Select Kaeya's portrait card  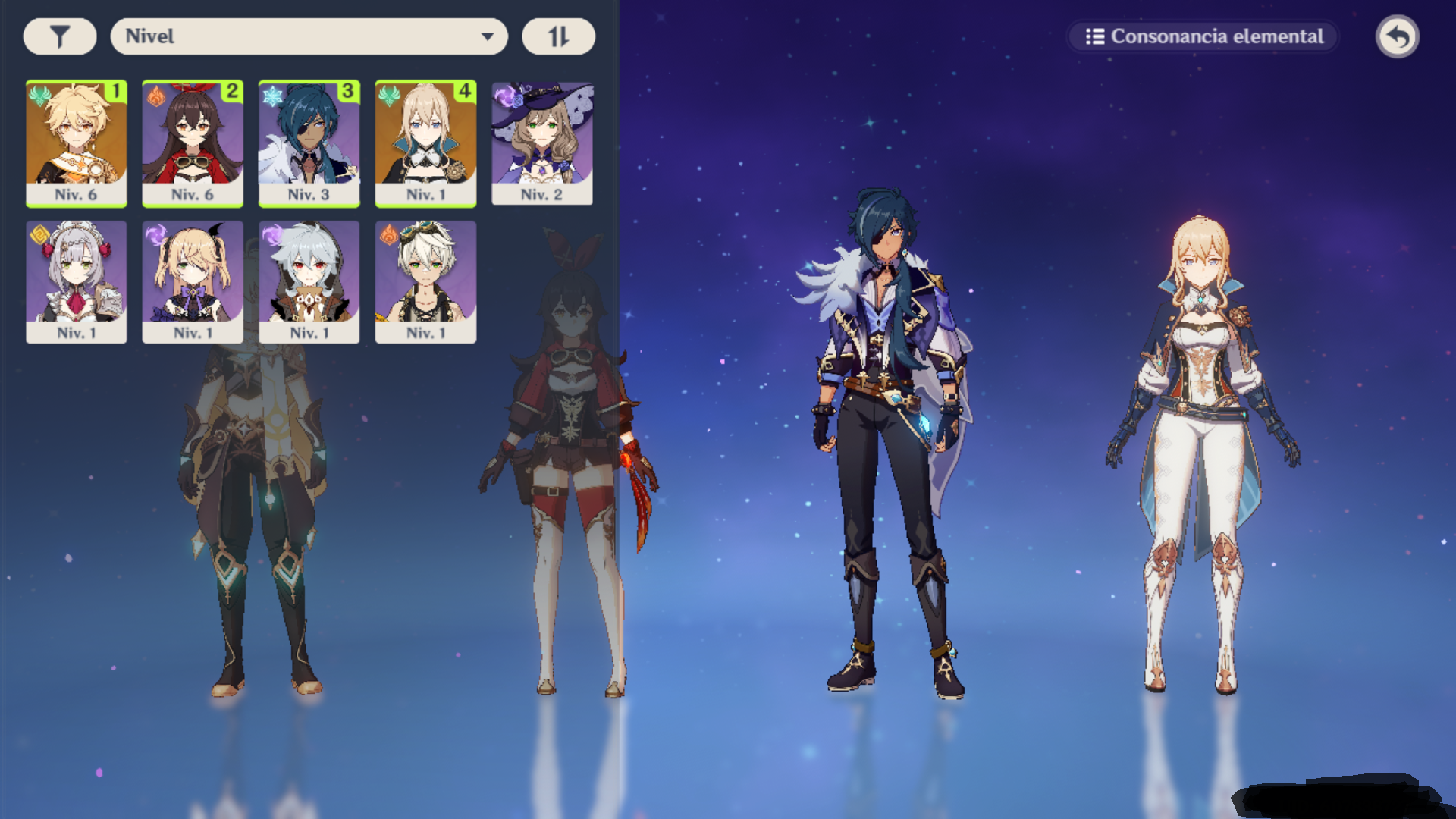(x=309, y=143)
